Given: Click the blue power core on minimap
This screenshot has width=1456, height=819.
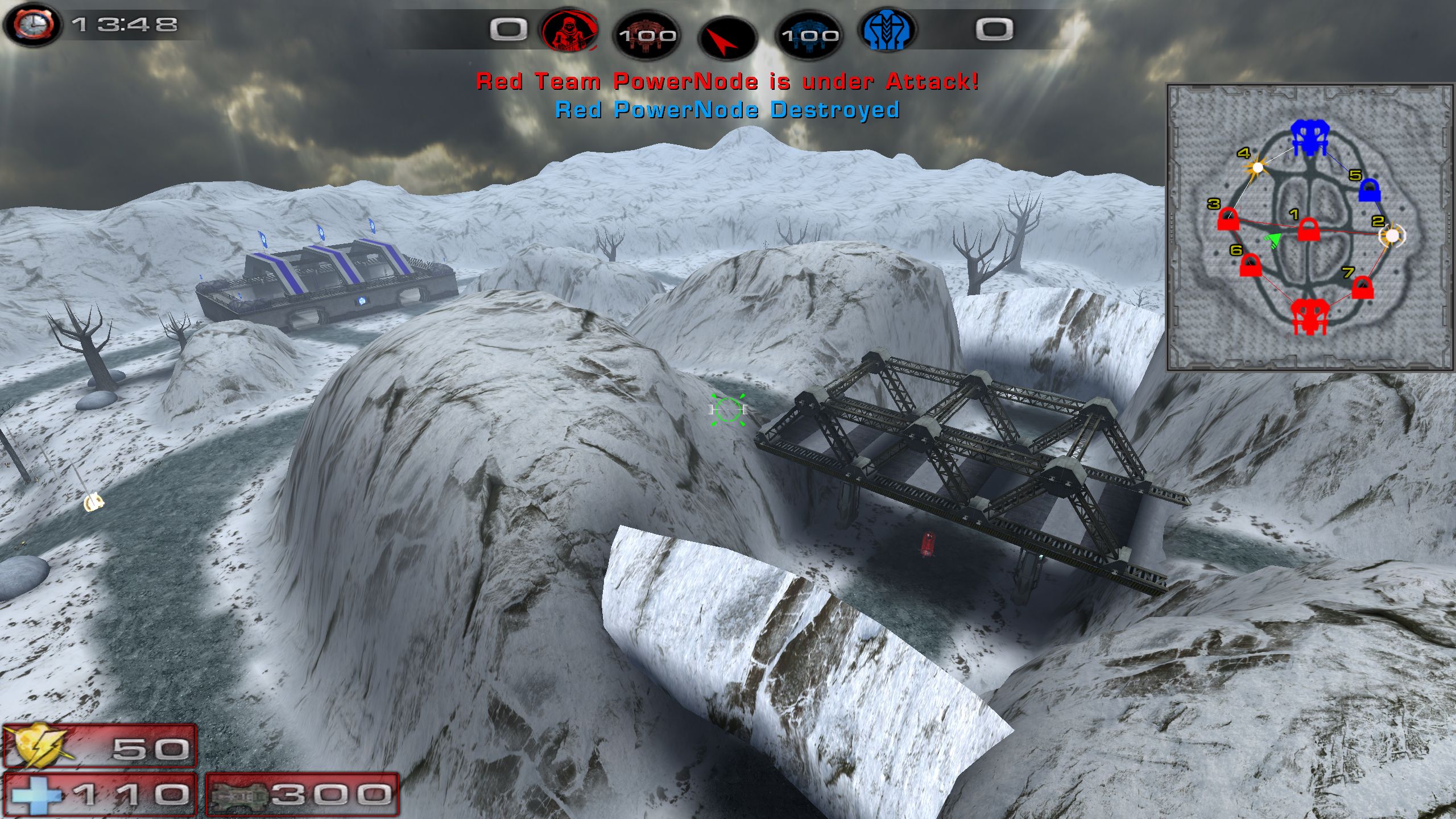Looking at the screenshot, I should 1309,137.
